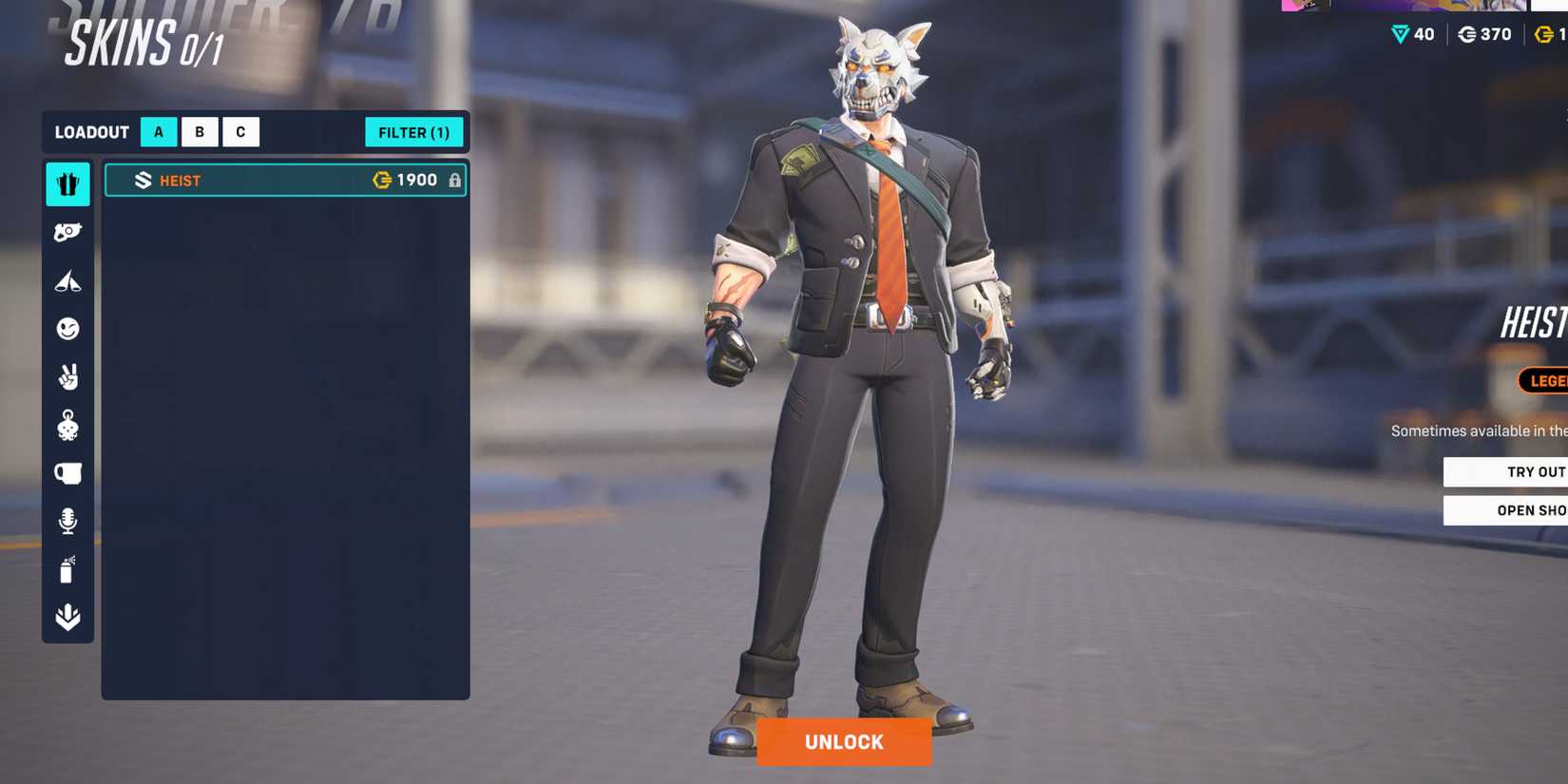
Task: Select the Emotes smiley icon
Action: point(67,328)
